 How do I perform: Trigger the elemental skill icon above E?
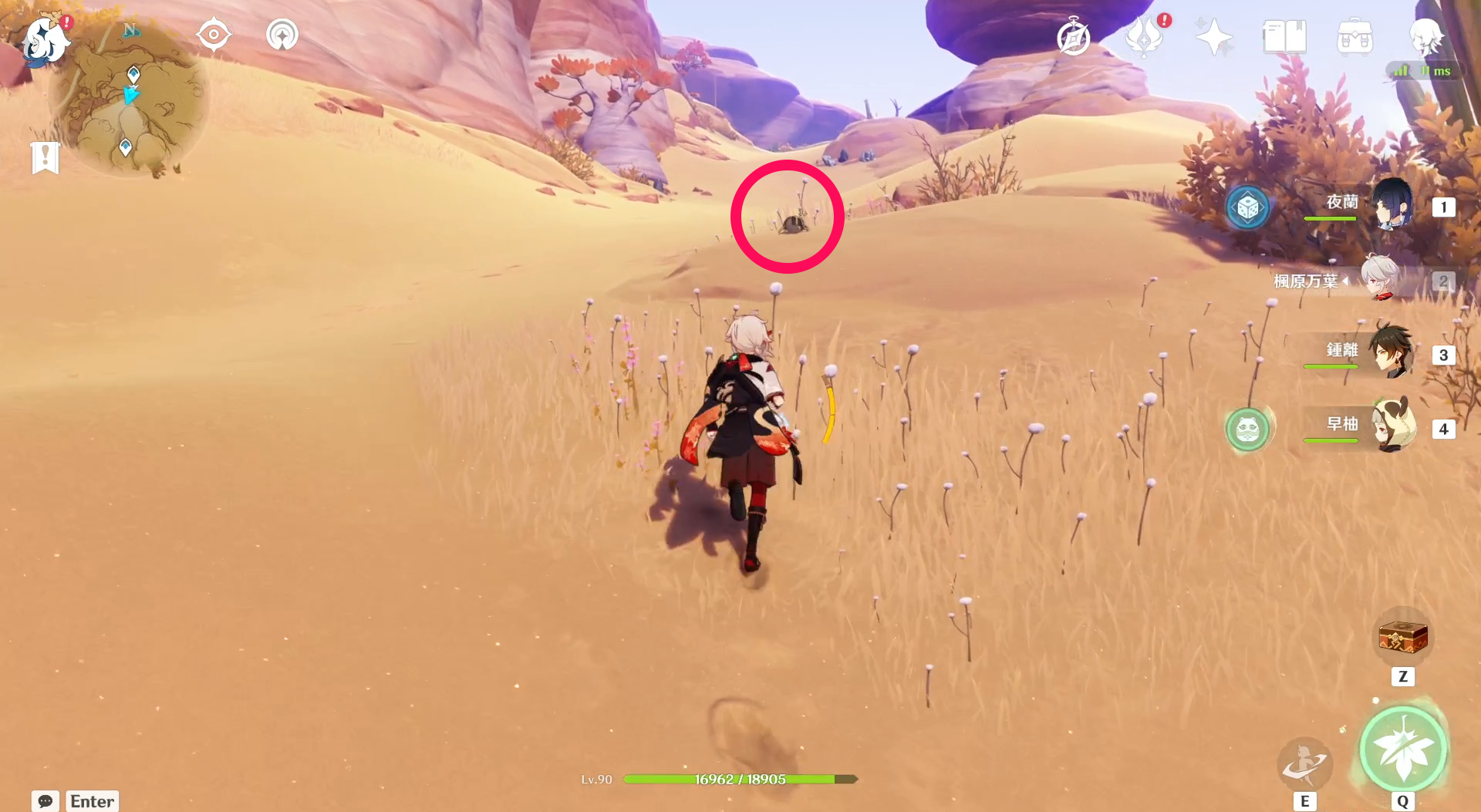[1305, 765]
